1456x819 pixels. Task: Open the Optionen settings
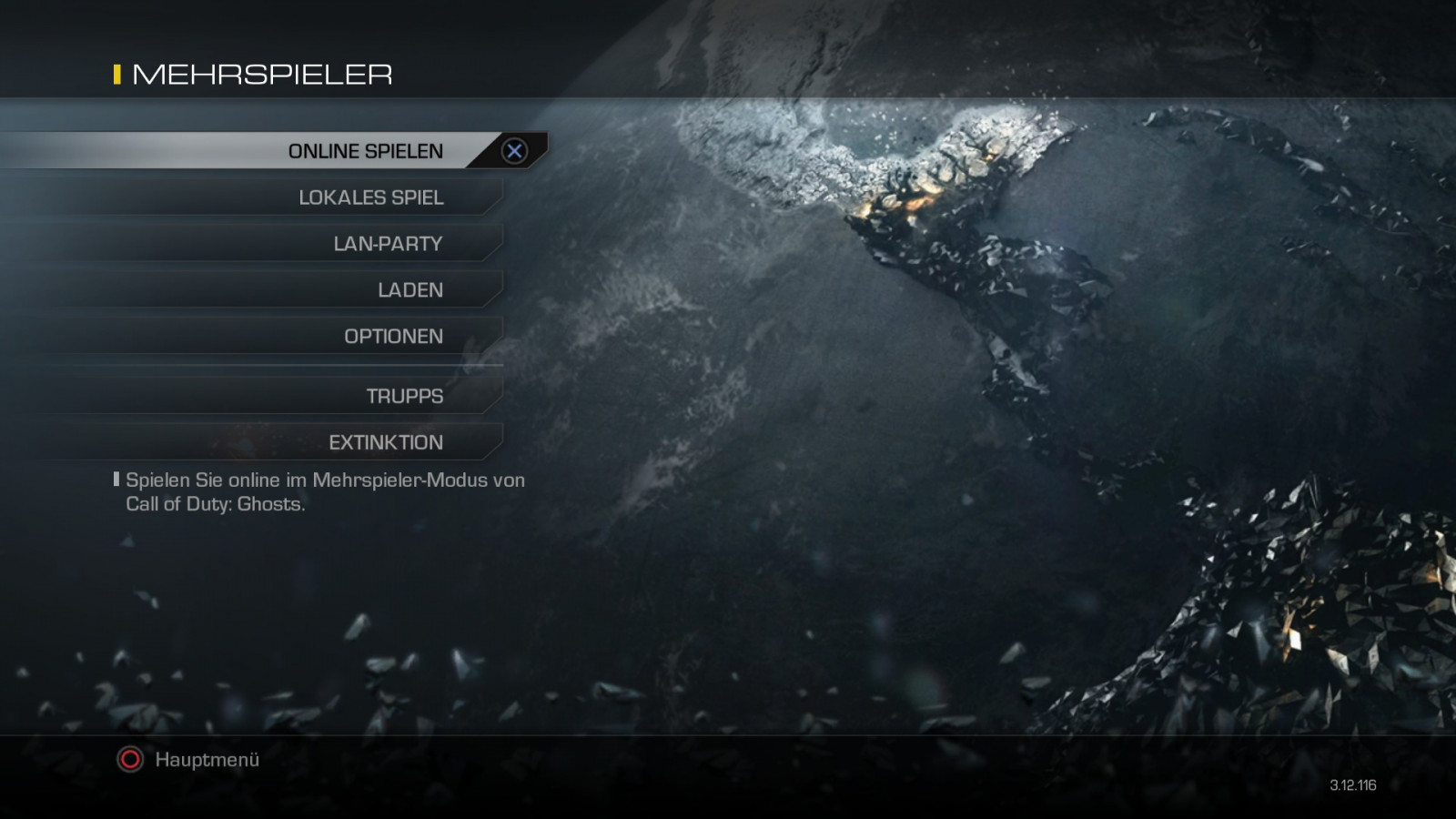click(x=393, y=337)
